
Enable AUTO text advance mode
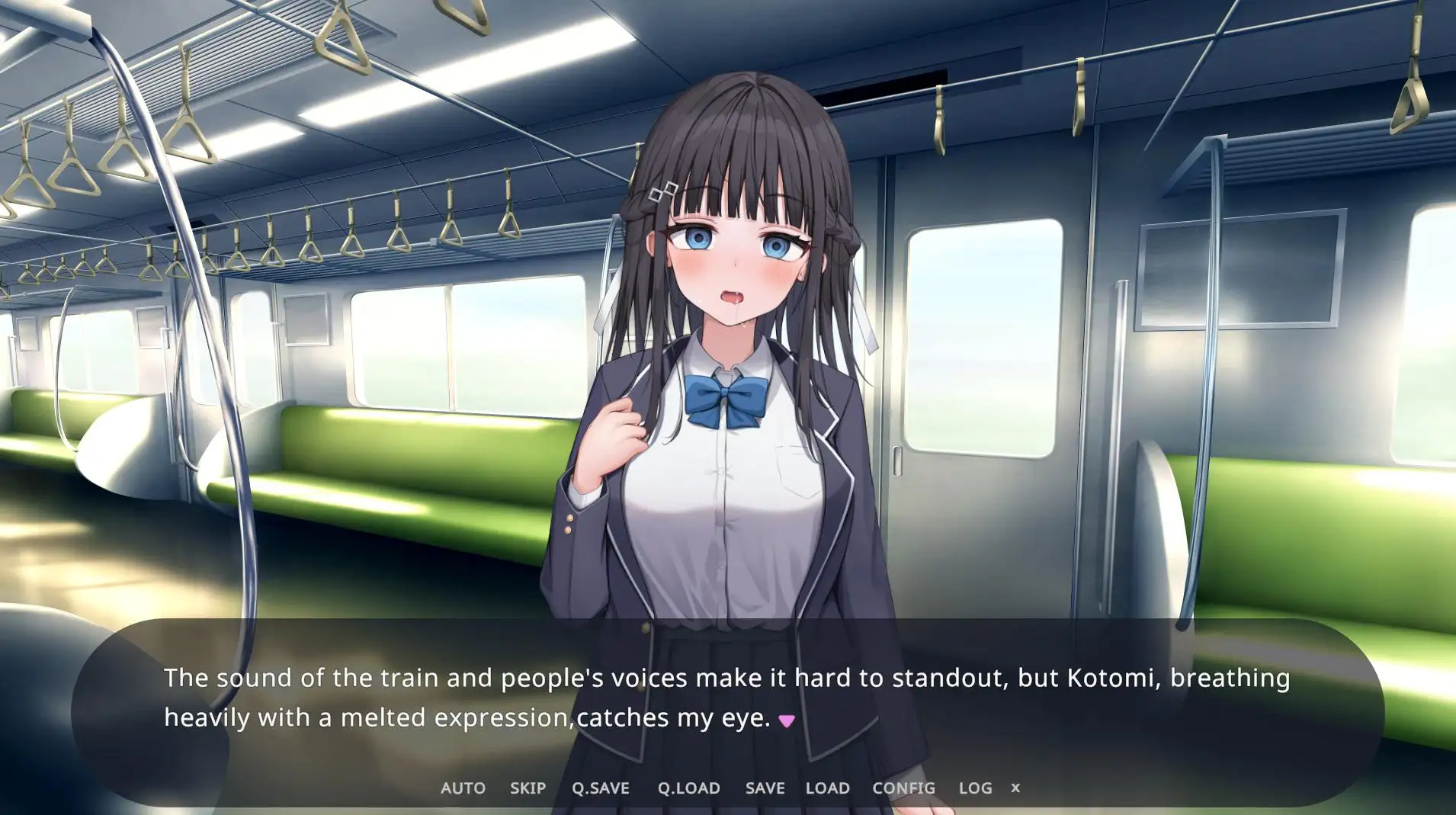click(463, 788)
